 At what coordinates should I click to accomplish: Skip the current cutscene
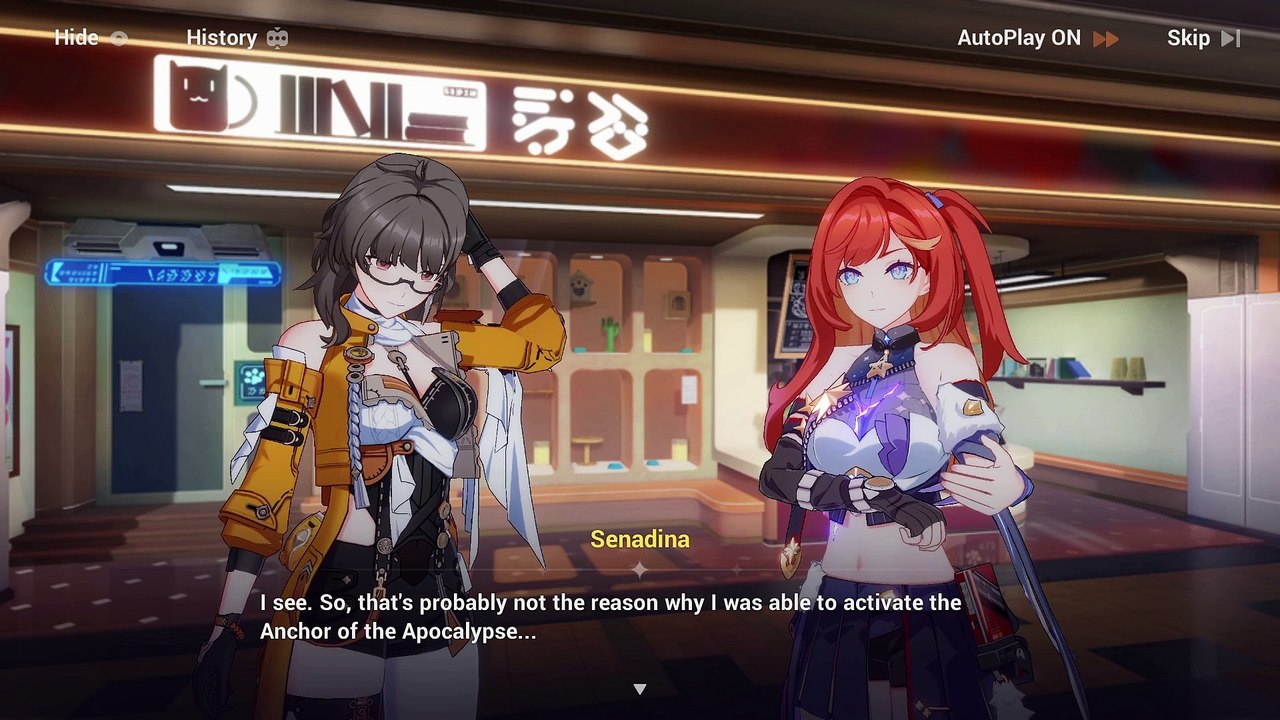coord(1202,38)
